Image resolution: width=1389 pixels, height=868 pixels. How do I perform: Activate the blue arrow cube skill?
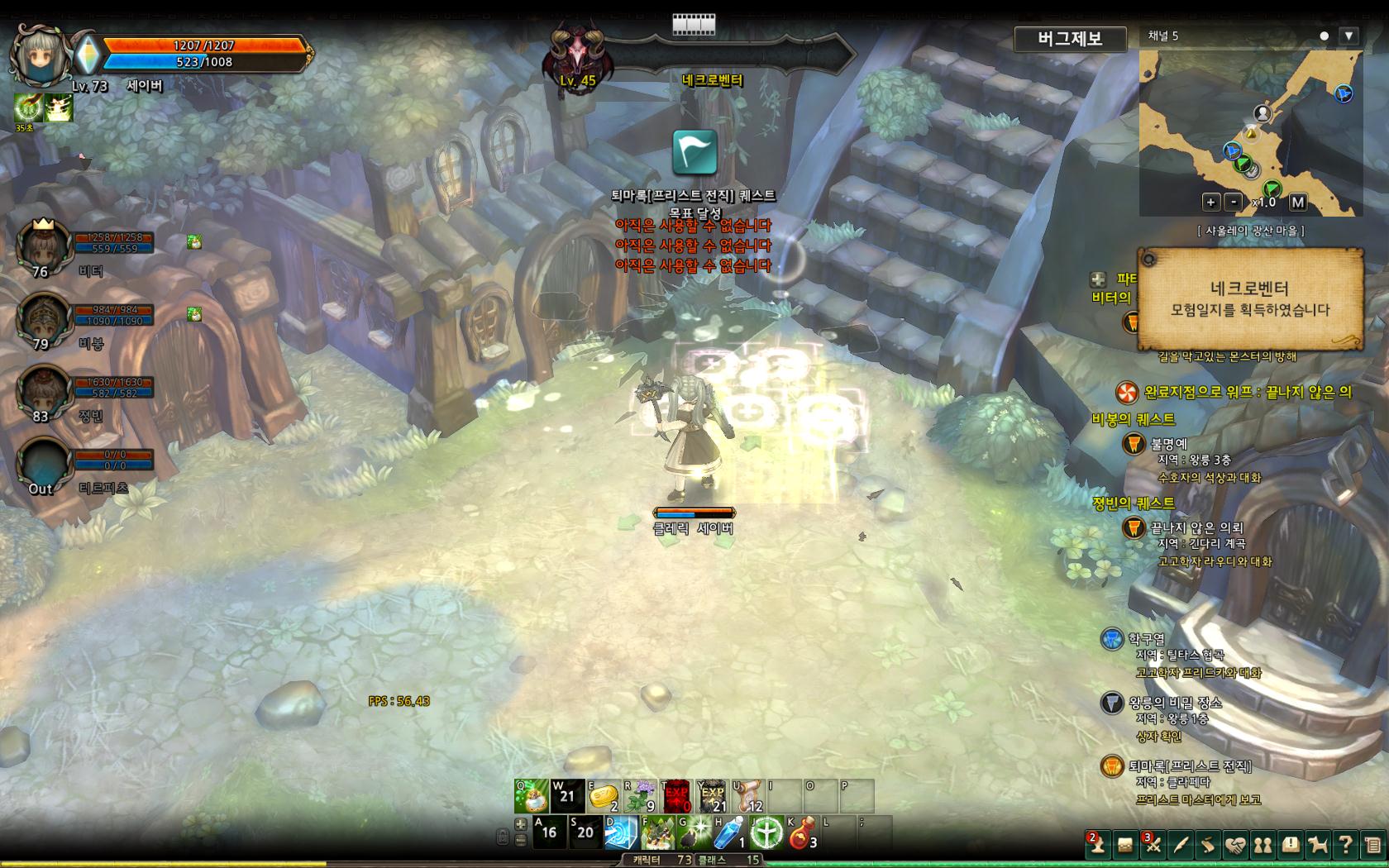click(x=622, y=832)
